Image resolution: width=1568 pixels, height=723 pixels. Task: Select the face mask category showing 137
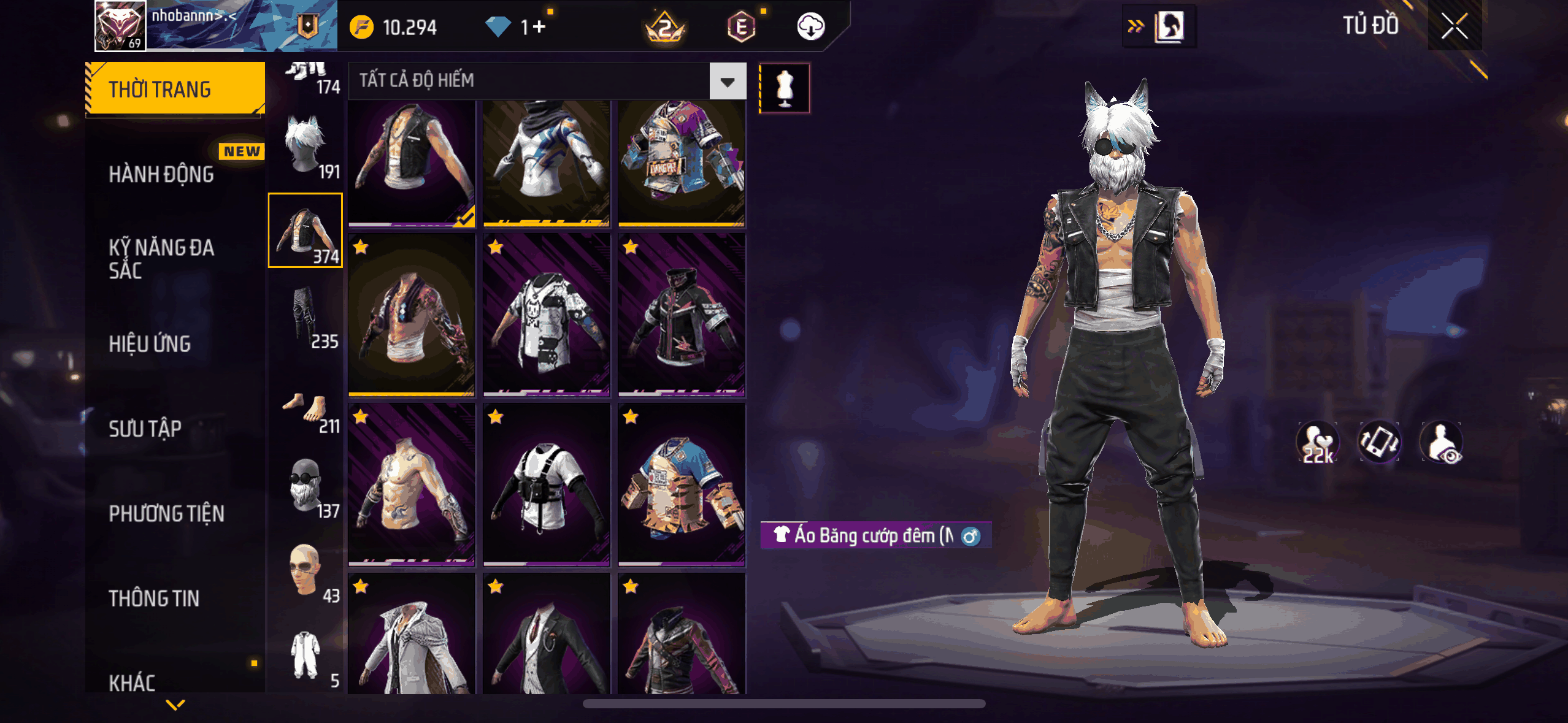coord(306,486)
